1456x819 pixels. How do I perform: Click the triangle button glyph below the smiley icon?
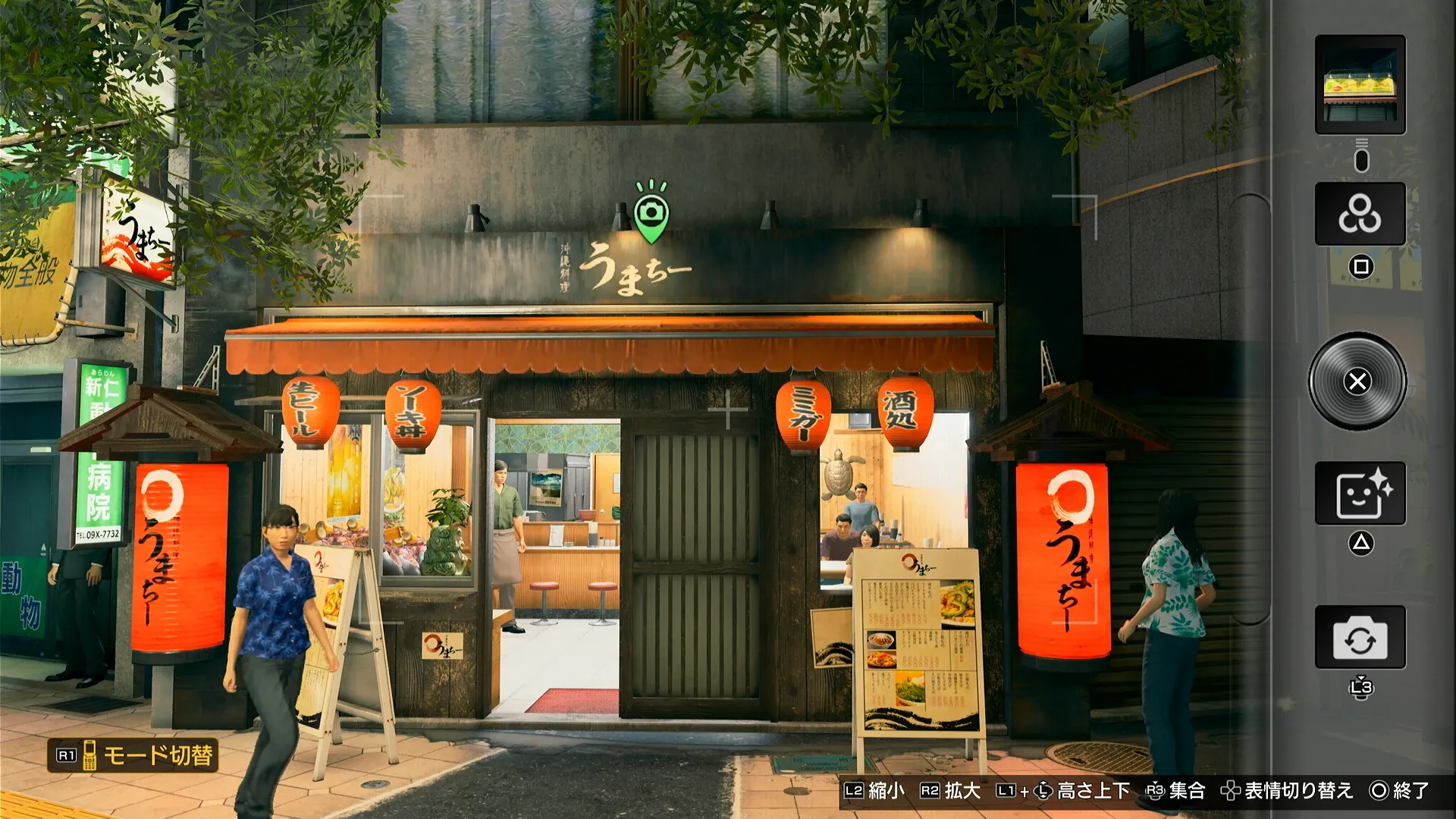1360,544
